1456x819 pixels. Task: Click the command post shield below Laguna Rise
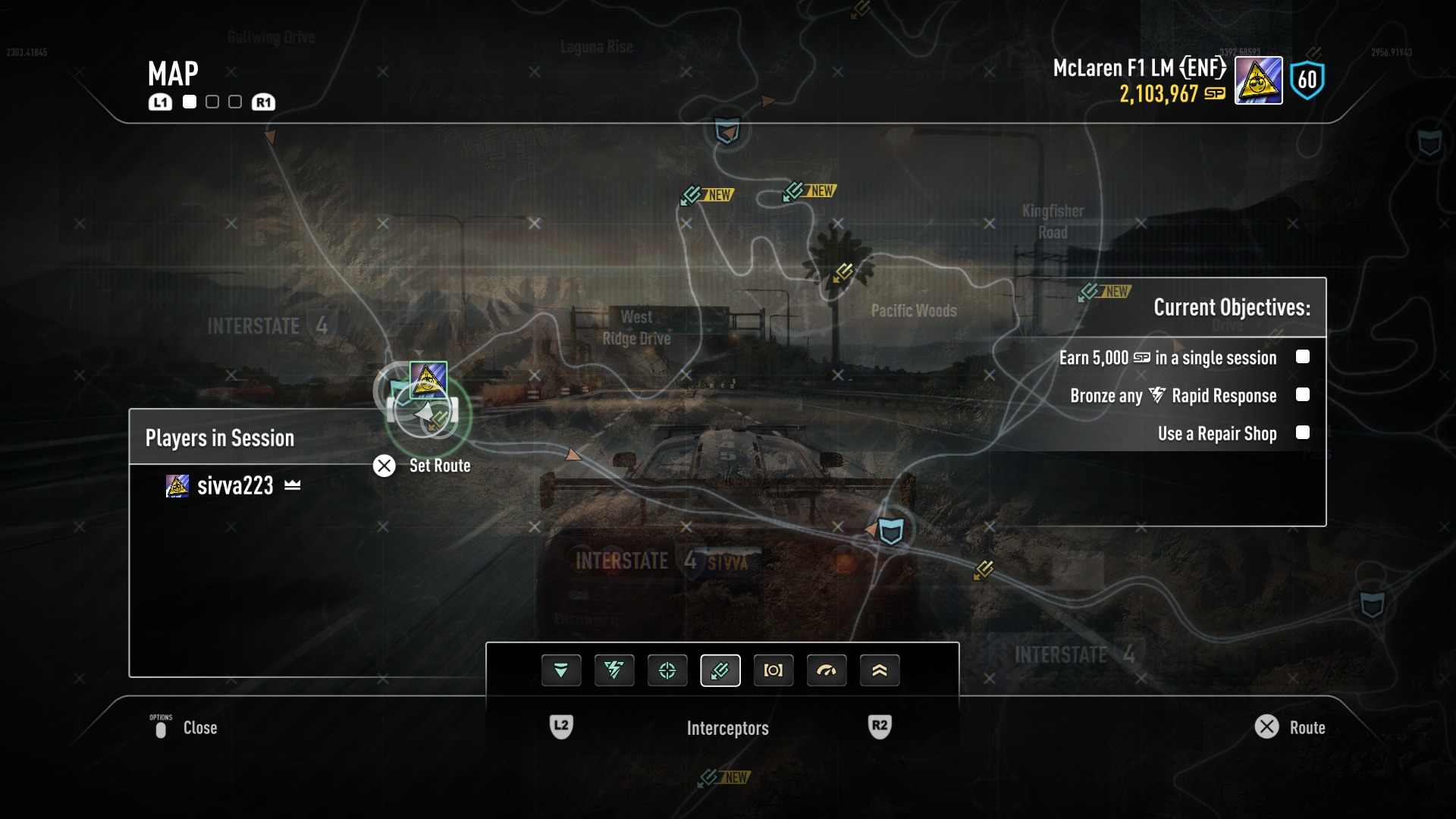pyautogui.click(x=727, y=131)
